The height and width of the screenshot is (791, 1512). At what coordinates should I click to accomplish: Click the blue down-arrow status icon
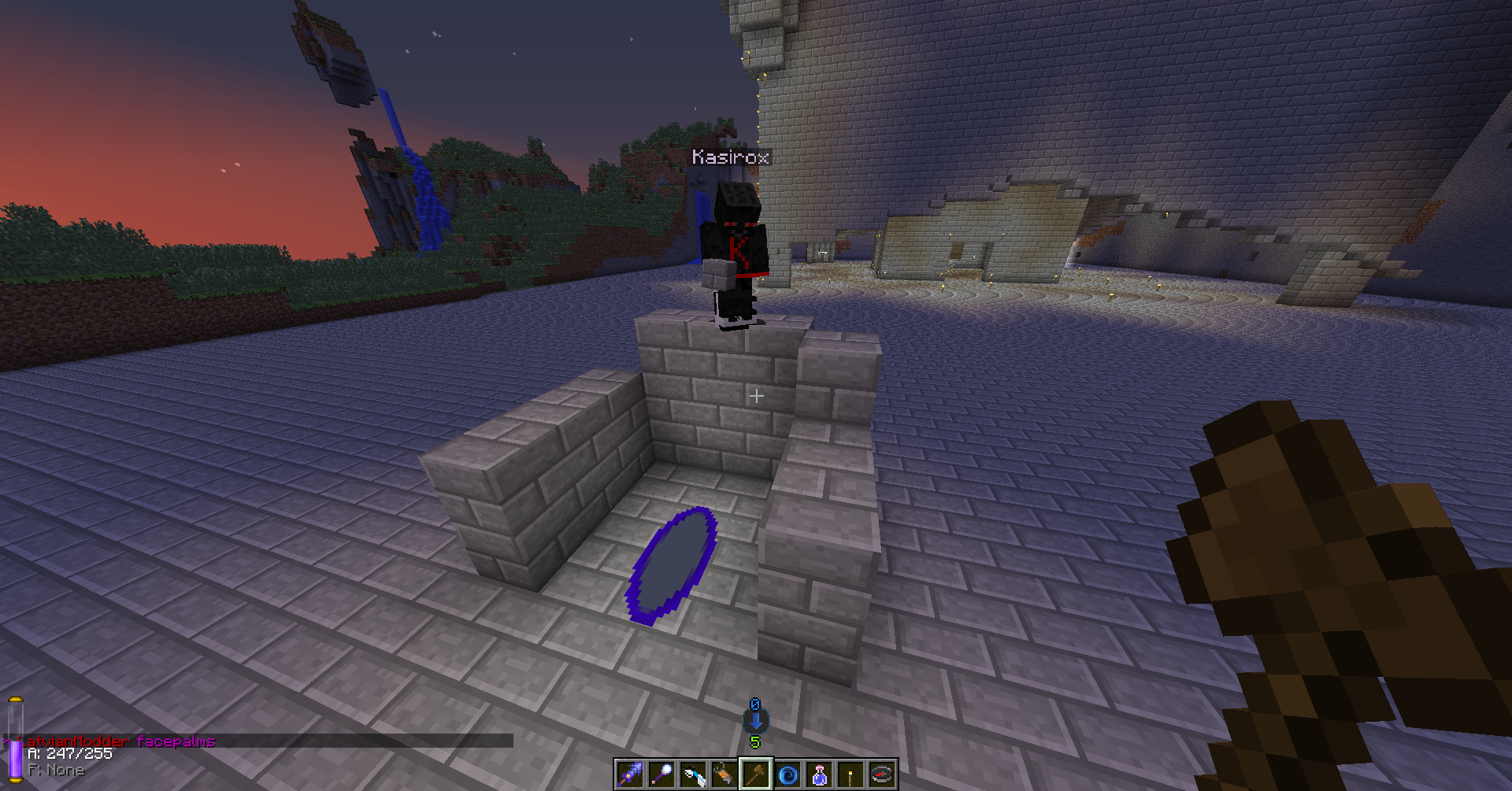pyautogui.click(x=756, y=721)
